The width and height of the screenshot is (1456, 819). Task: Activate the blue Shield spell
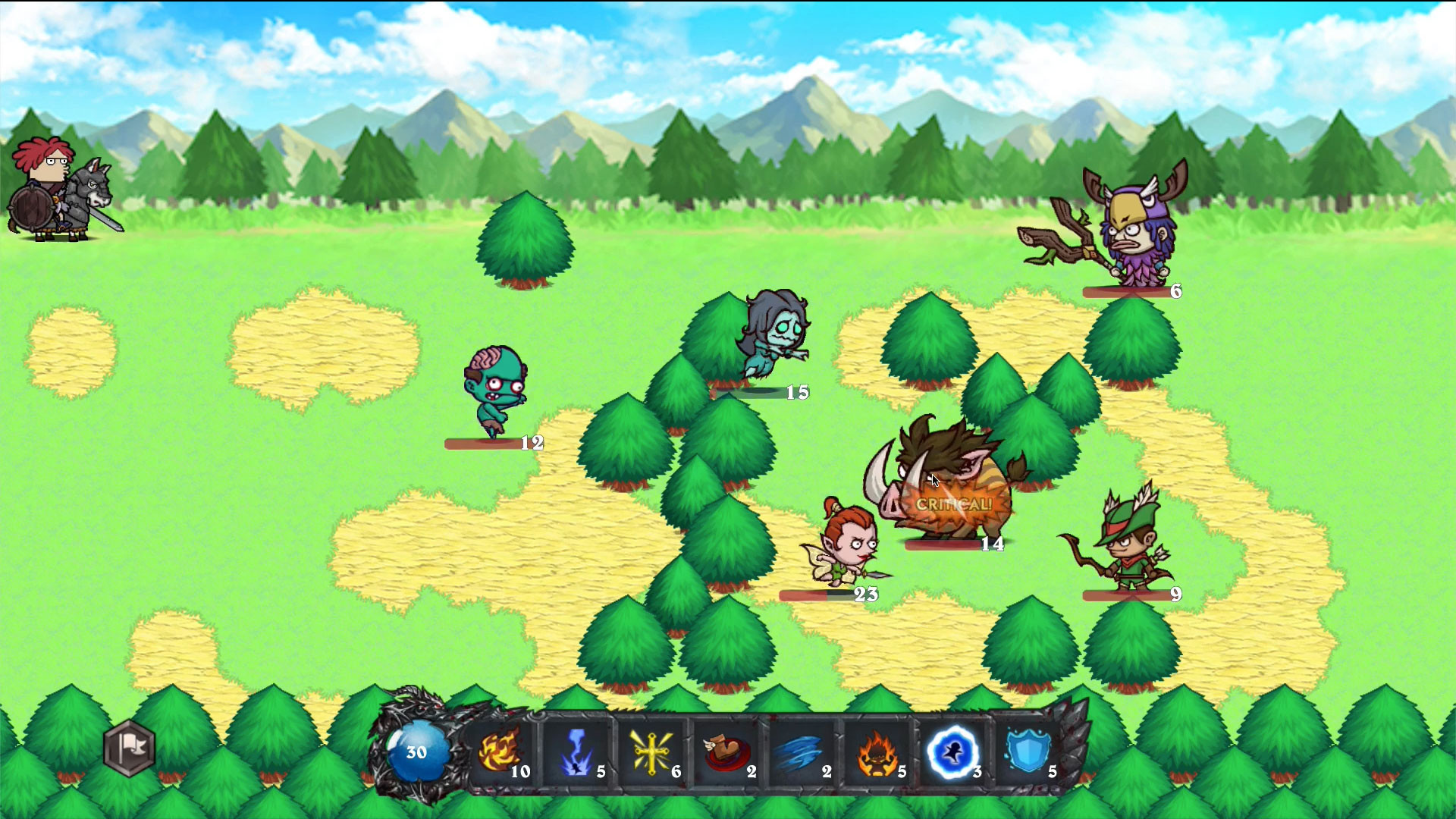coord(1028,751)
